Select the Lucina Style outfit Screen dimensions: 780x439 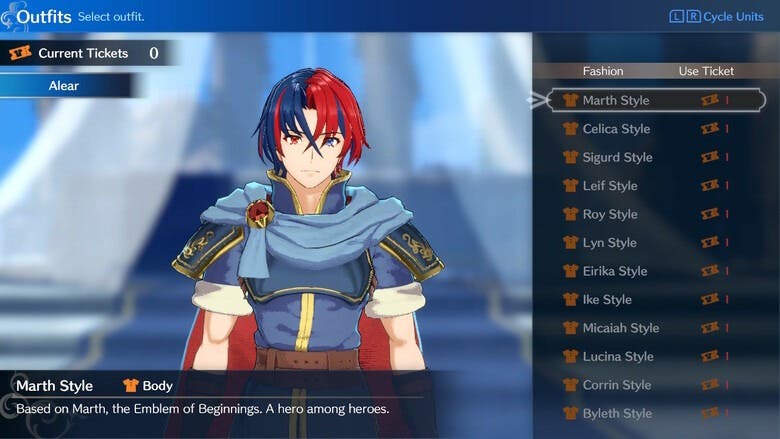coord(618,357)
